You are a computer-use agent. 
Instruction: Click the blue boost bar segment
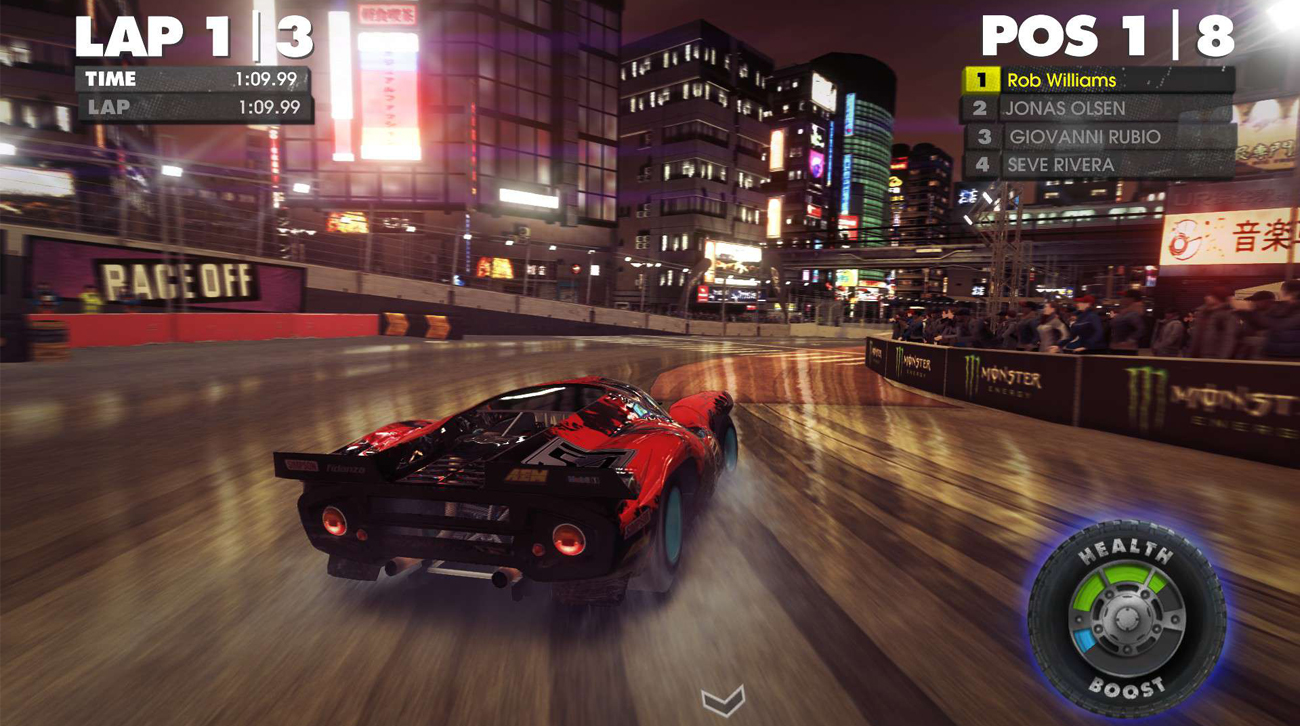[x=1084, y=640]
